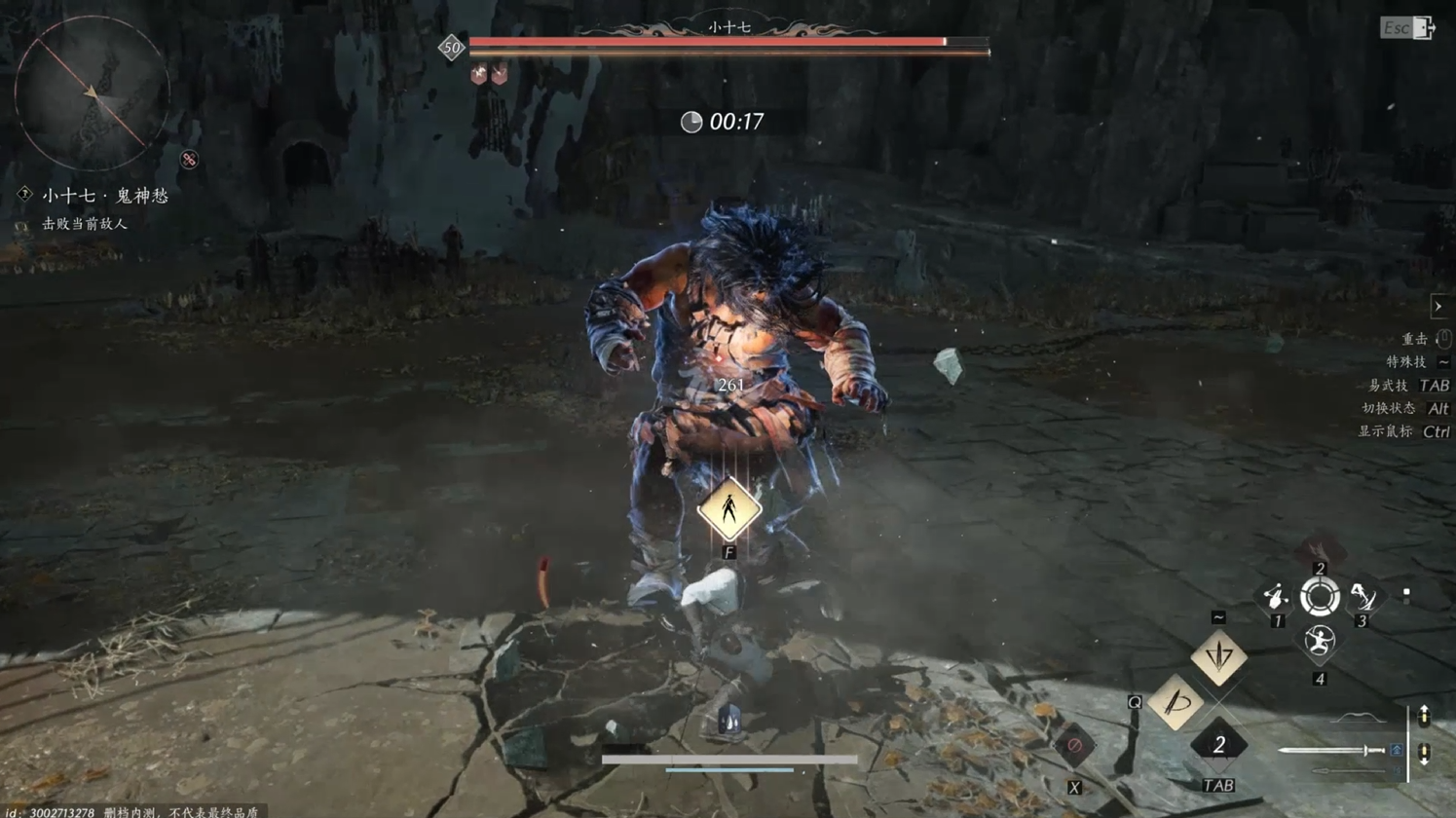The height and width of the screenshot is (818, 1456).
Task: Click the first status effect icon under the boss bar
Action: [x=478, y=75]
